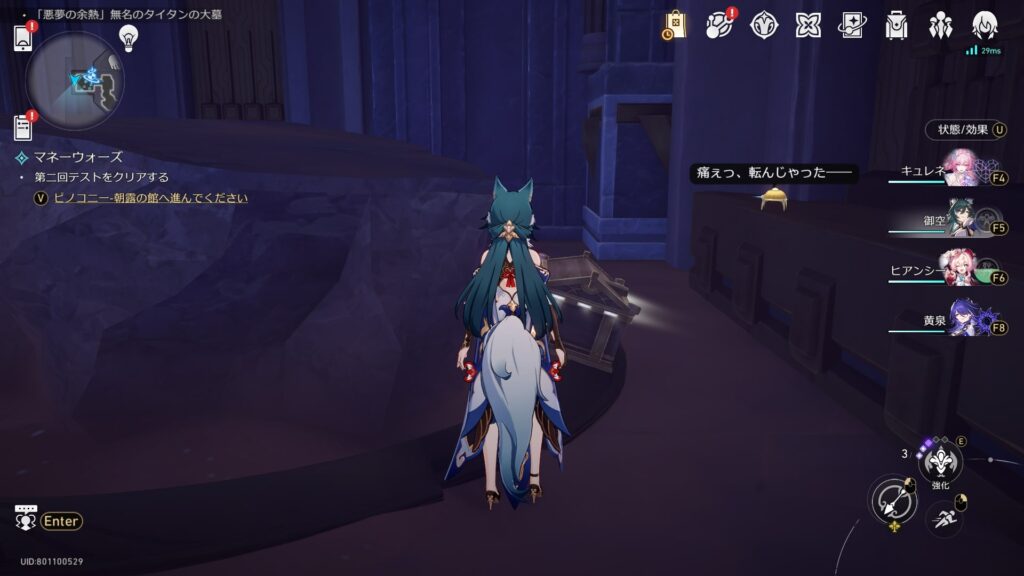Open the star card warp icon
This screenshot has height=576, width=1024.
point(852,25)
